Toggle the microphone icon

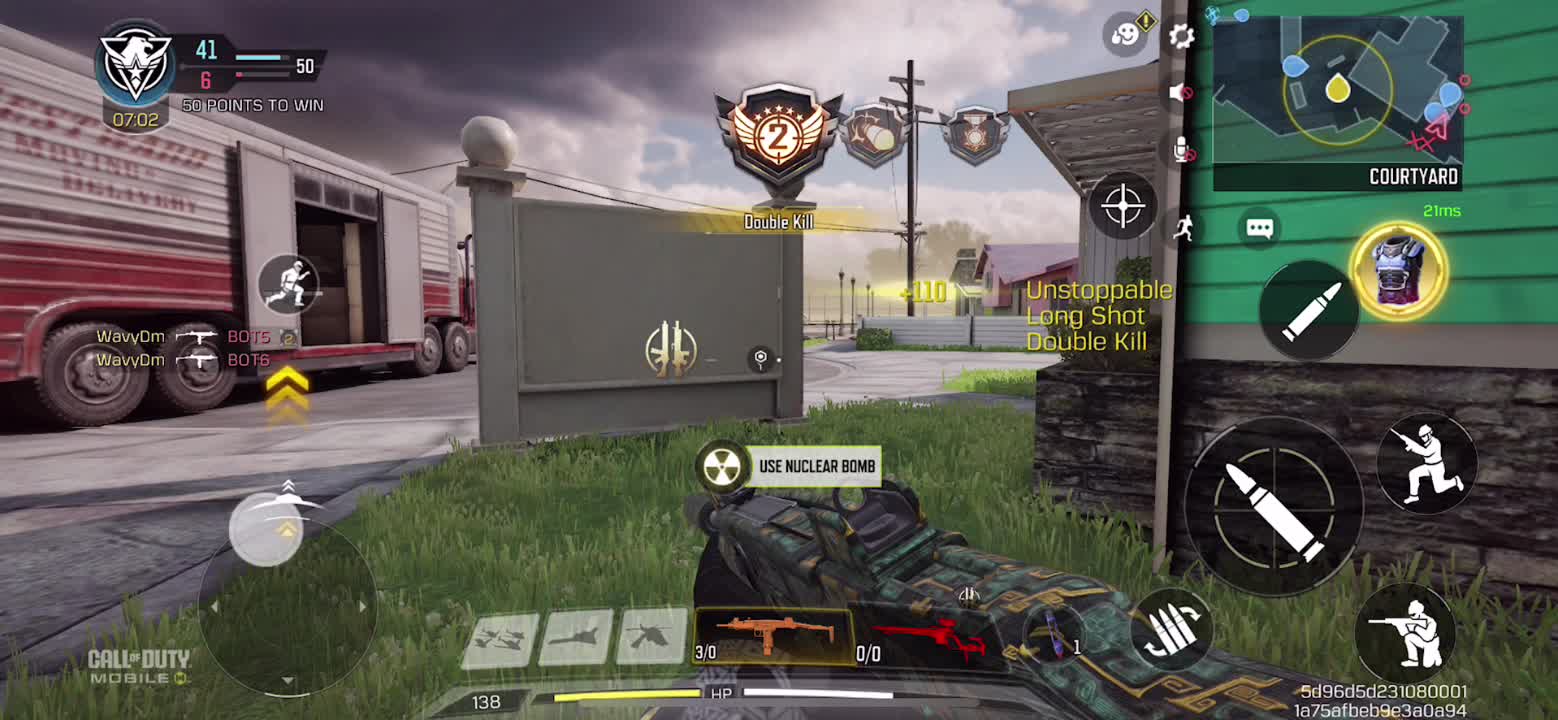coord(1182,150)
